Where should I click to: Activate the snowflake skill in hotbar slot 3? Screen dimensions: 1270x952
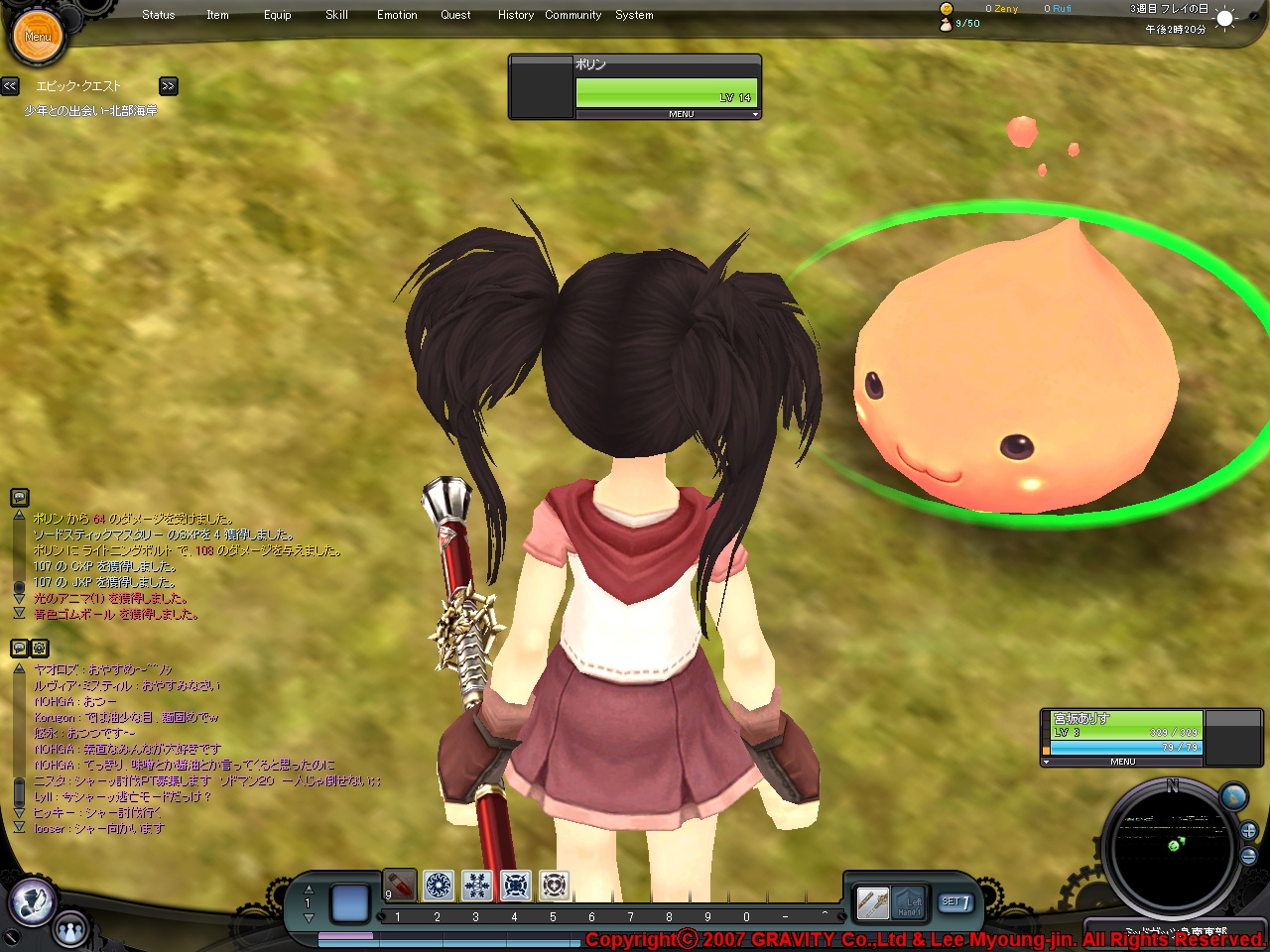pos(477,885)
